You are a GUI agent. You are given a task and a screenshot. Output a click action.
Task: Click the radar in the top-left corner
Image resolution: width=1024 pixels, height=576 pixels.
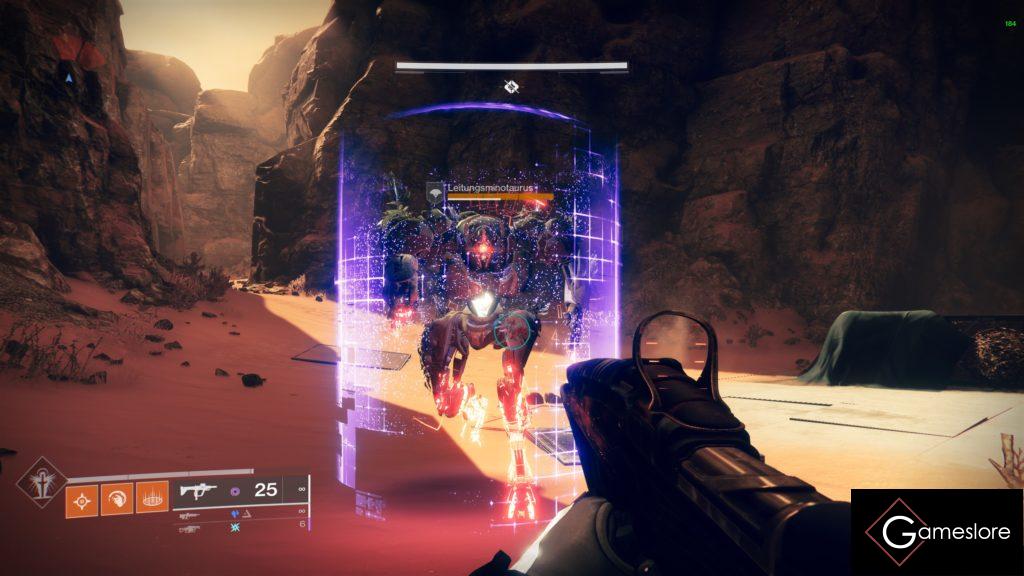68,68
